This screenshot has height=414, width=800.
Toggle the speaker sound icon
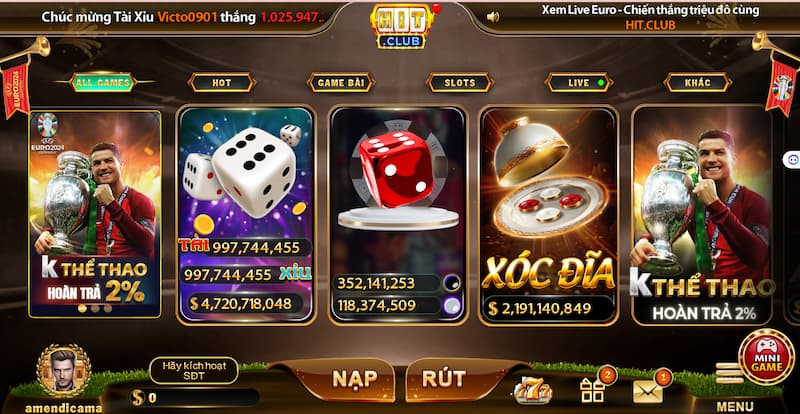click(492, 17)
